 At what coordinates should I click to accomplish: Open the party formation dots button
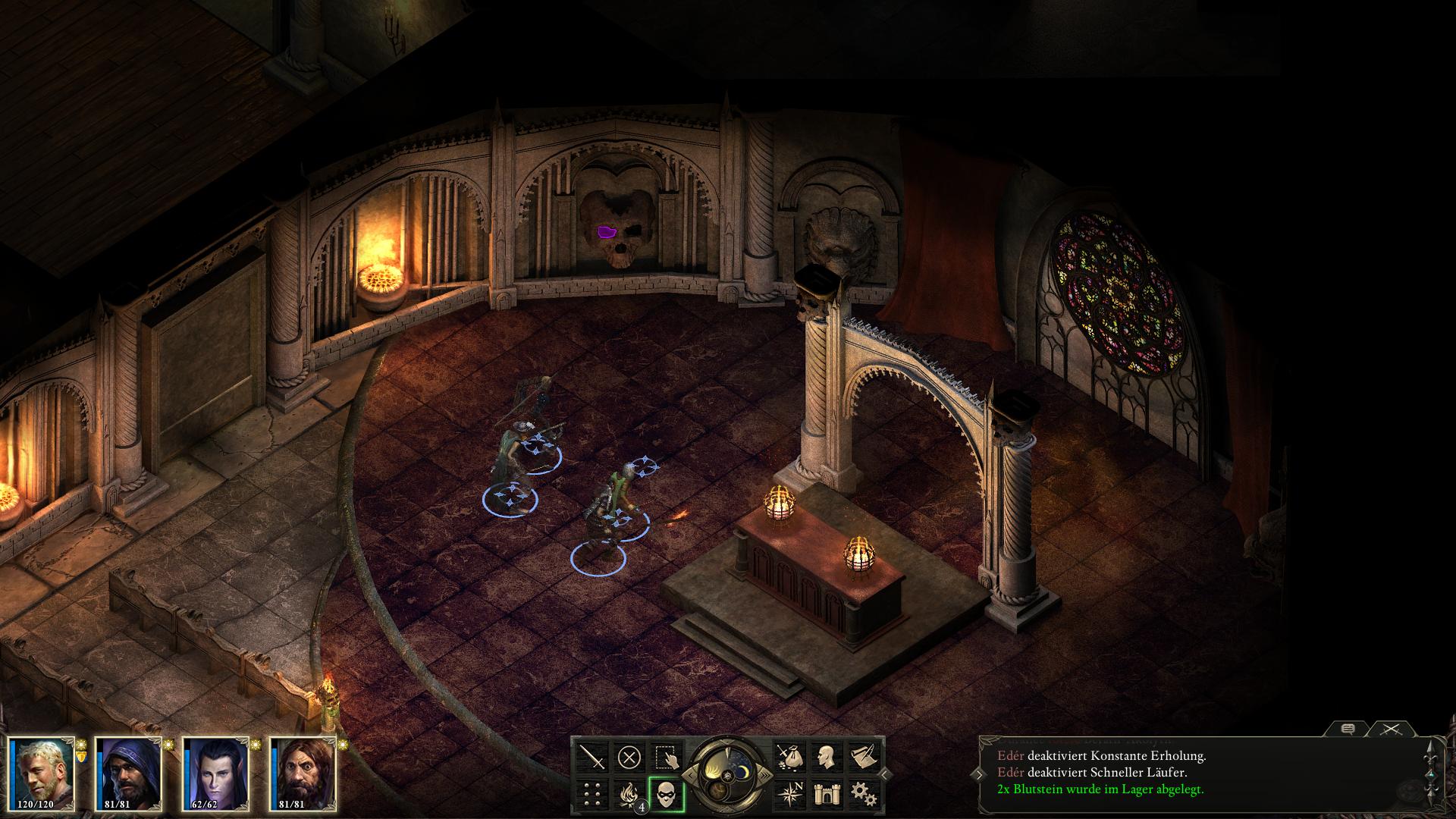(x=592, y=794)
